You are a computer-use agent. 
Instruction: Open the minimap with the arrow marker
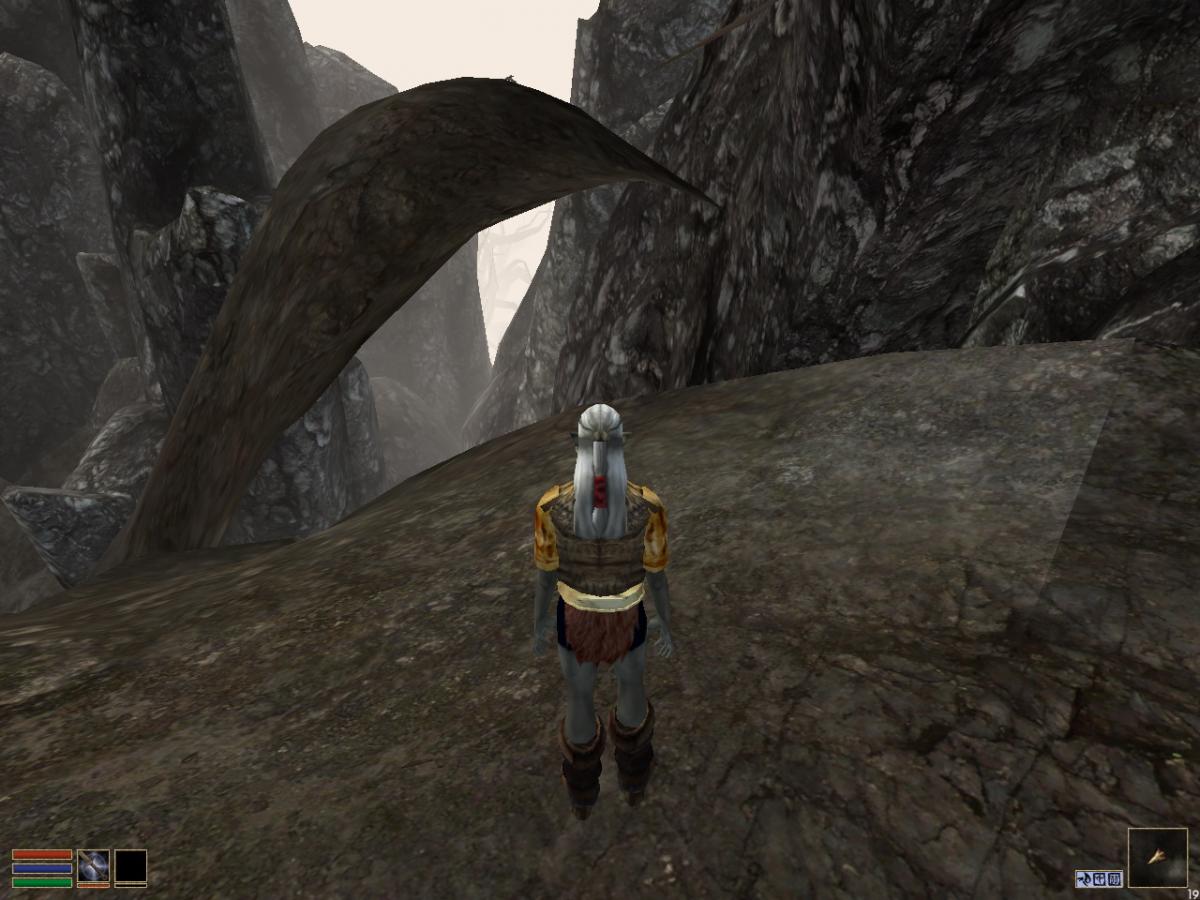(x=1157, y=858)
